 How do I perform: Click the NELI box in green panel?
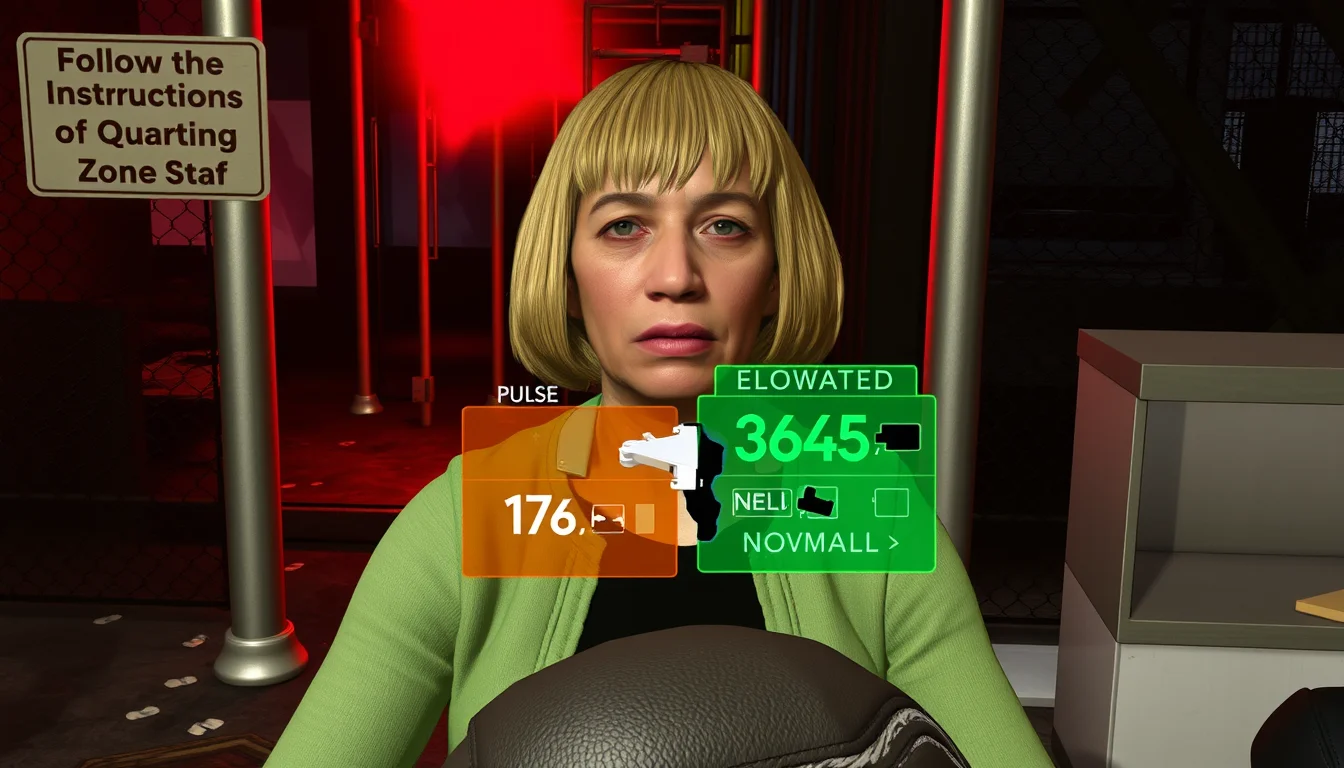click(x=761, y=502)
